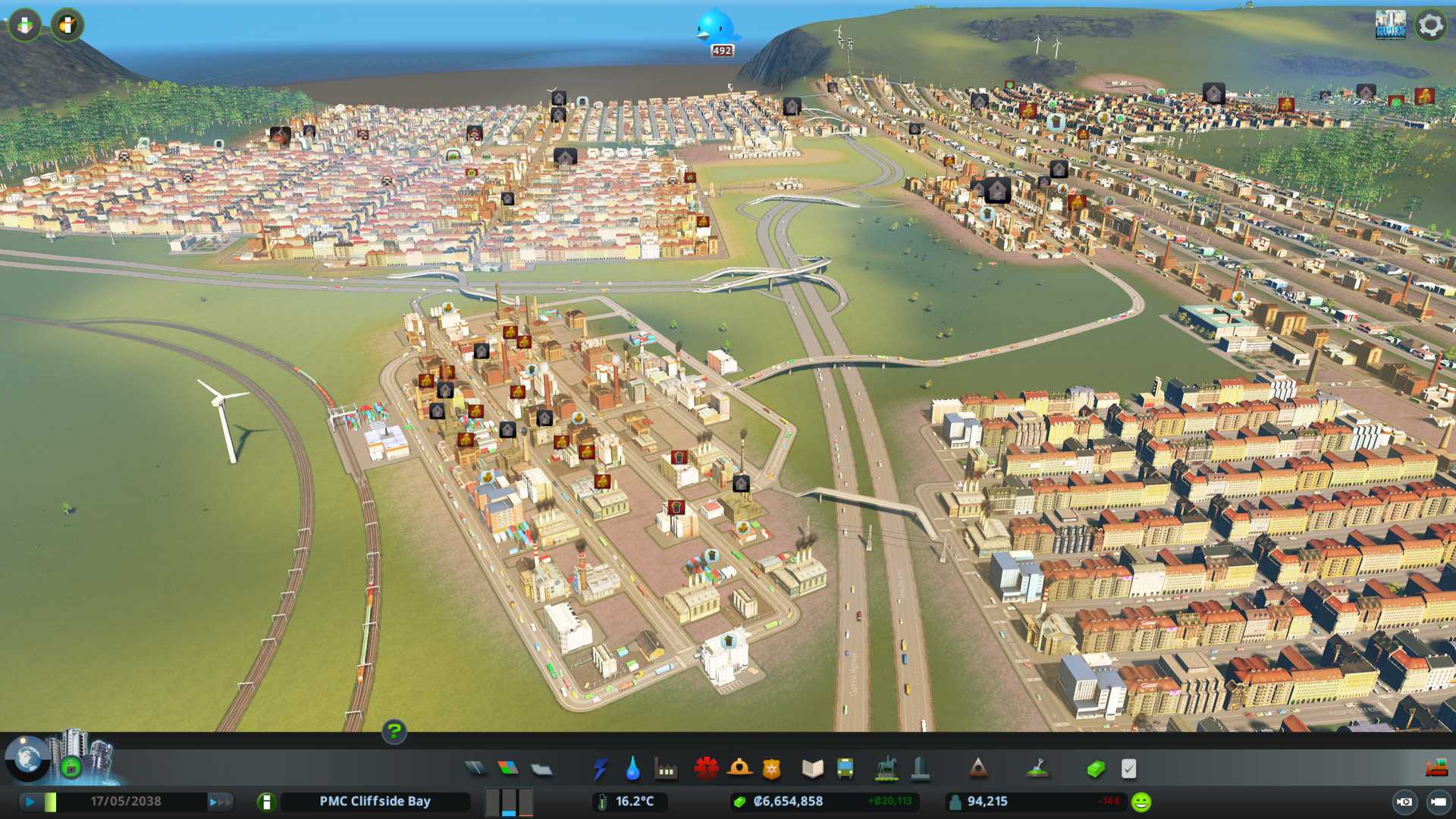The width and height of the screenshot is (1456, 819).
Task: Open the Economy money panel
Action: click(1095, 769)
